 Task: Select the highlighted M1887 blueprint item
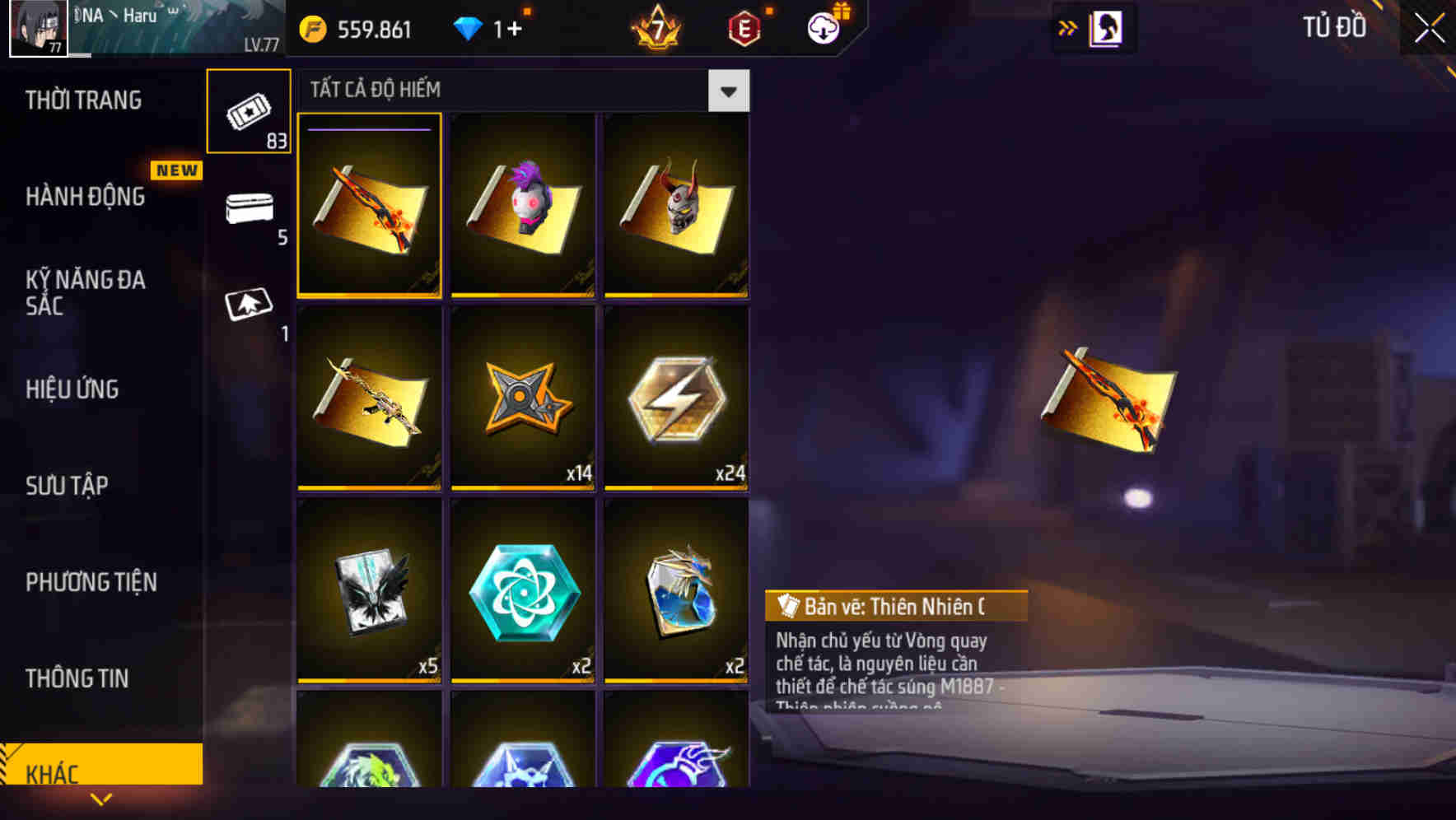click(x=371, y=205)
